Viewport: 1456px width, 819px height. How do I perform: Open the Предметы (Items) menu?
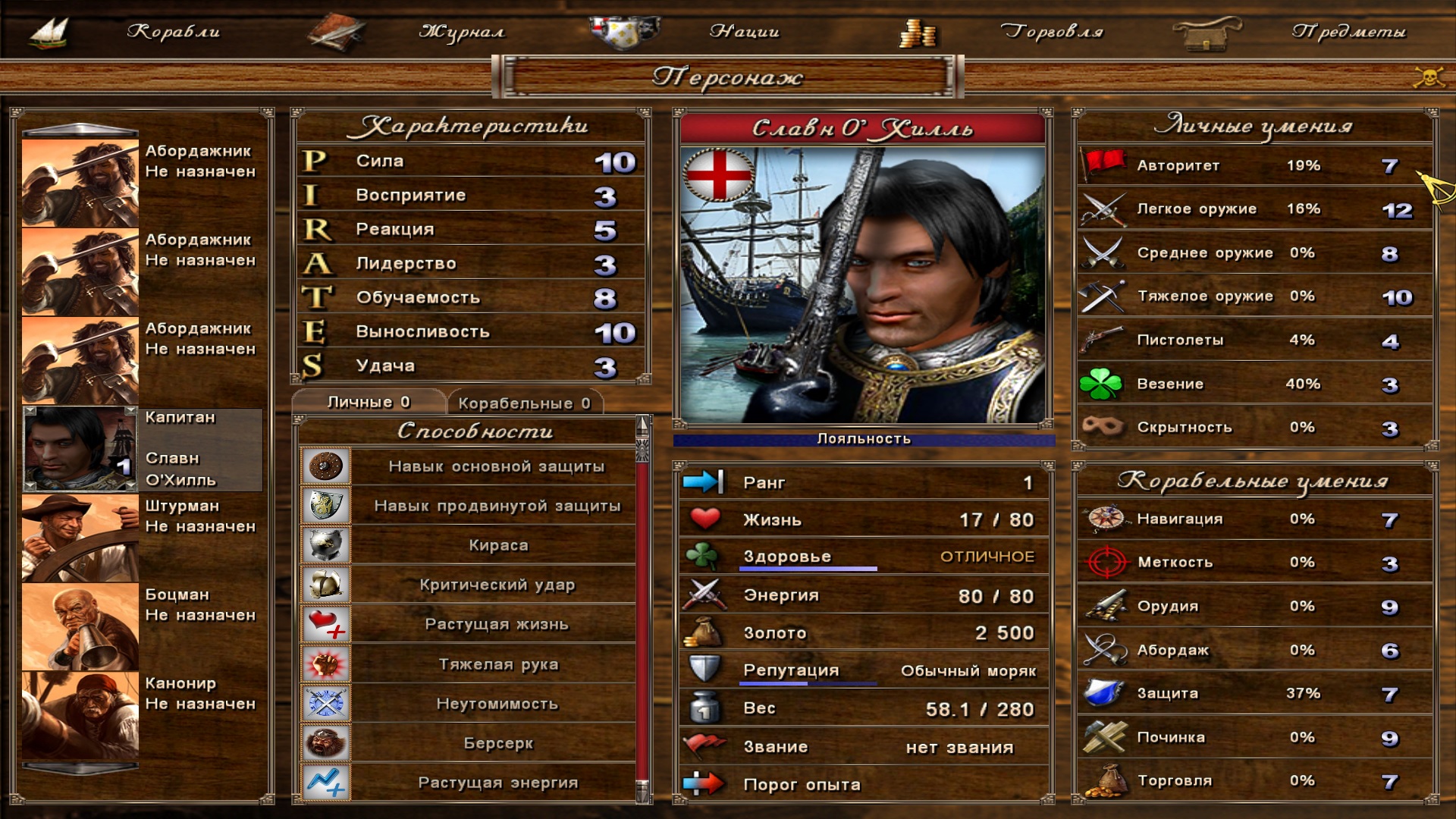coord(1348,32)
